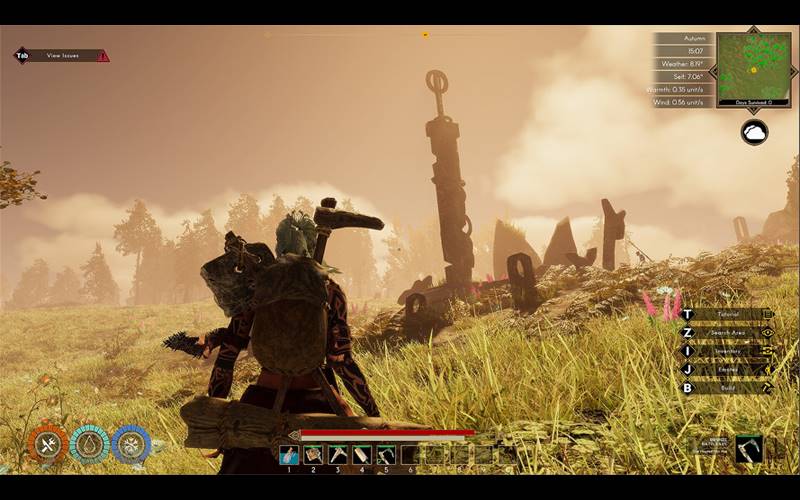
Task: Select hotbar slot 1 item
Action: (x=289, y=455)
